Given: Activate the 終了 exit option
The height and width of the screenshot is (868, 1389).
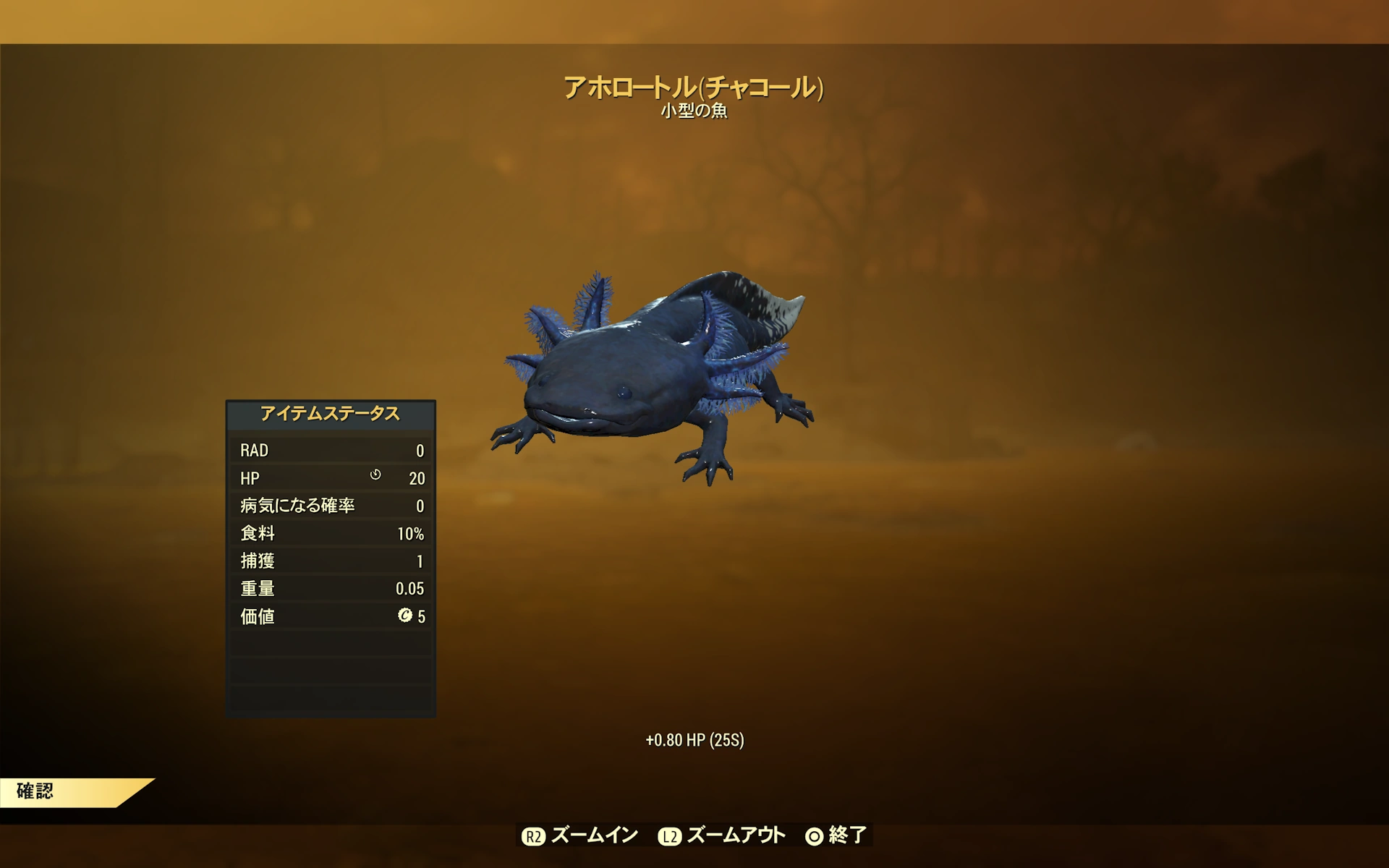Looking at the screenshot, I should pos(846,835).
